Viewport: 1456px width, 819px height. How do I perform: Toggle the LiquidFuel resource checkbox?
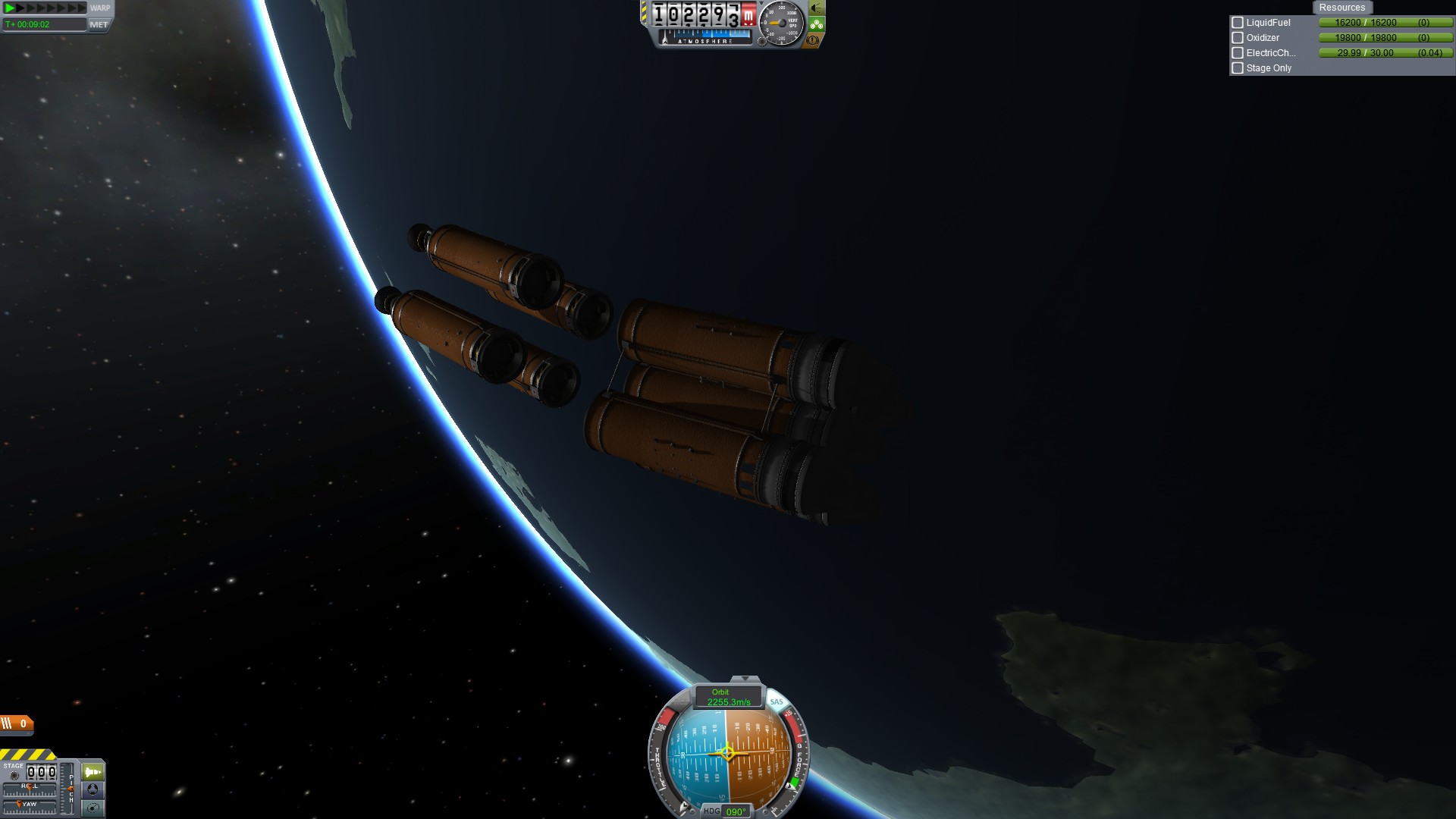click(1238, 23)
